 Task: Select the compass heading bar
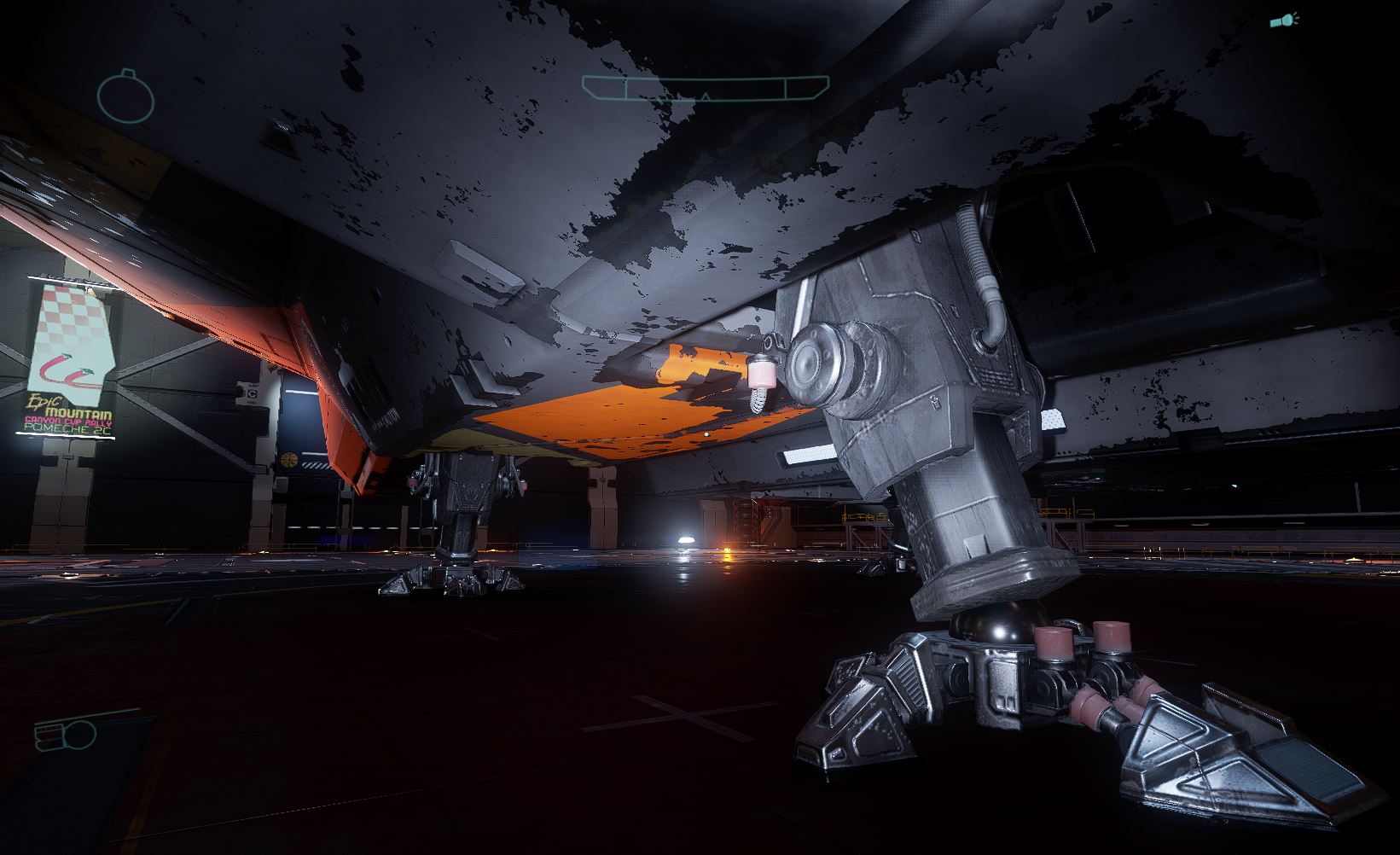point(705,88)
